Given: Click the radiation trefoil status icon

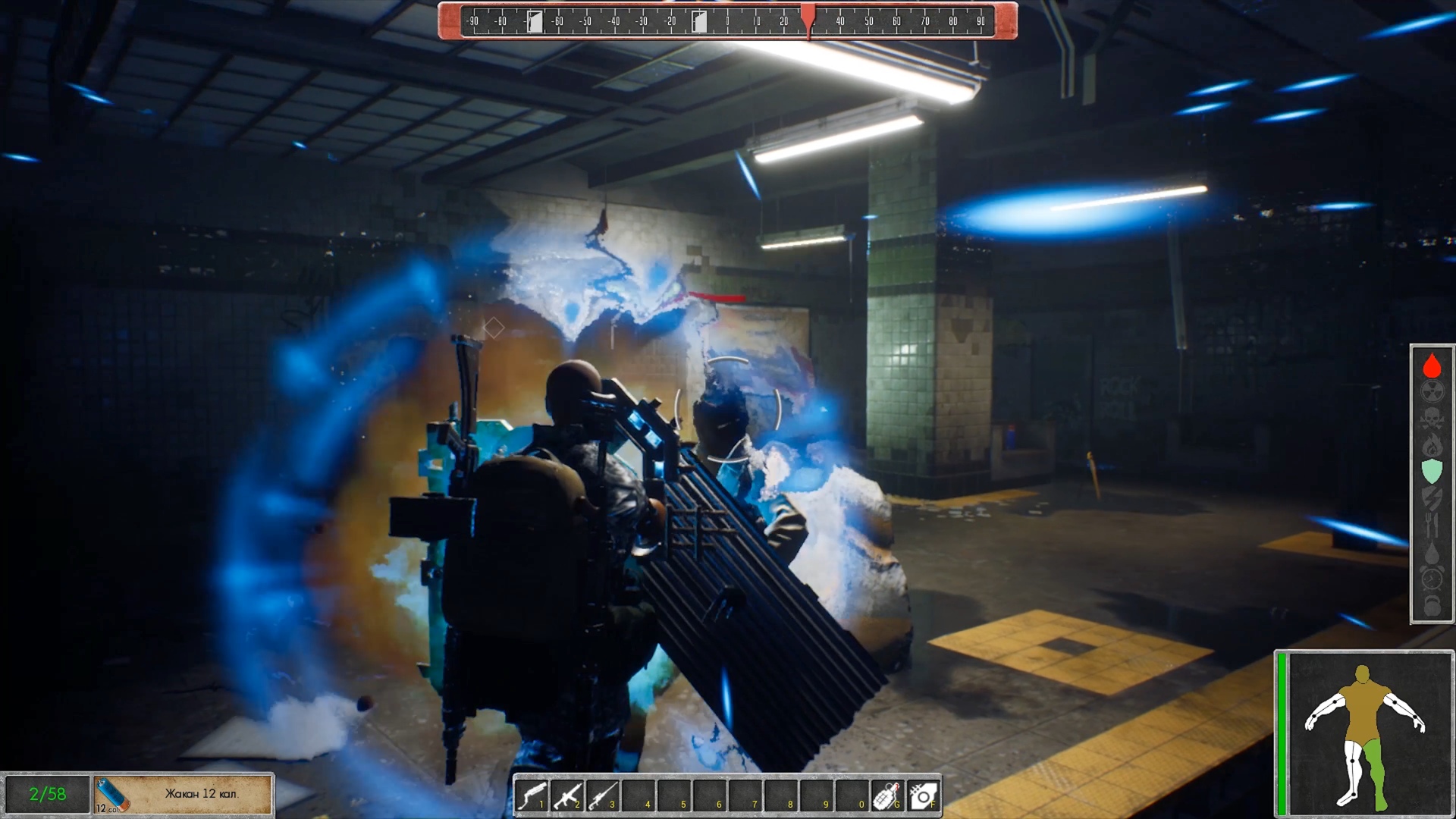Looking at the screenshot, I should coord(1432,392).
